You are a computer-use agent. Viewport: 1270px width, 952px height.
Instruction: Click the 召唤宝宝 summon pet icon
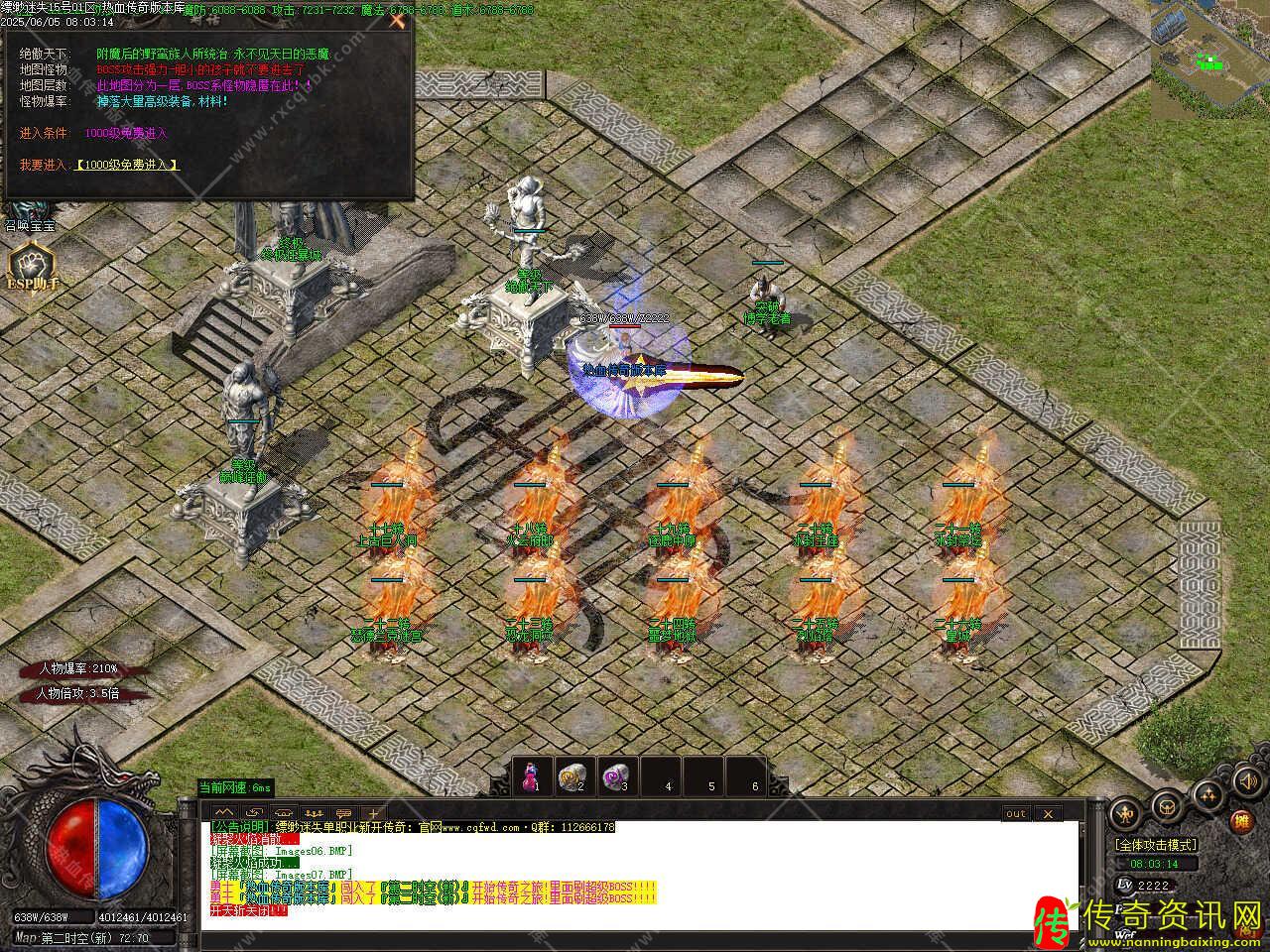click(28, 212)
